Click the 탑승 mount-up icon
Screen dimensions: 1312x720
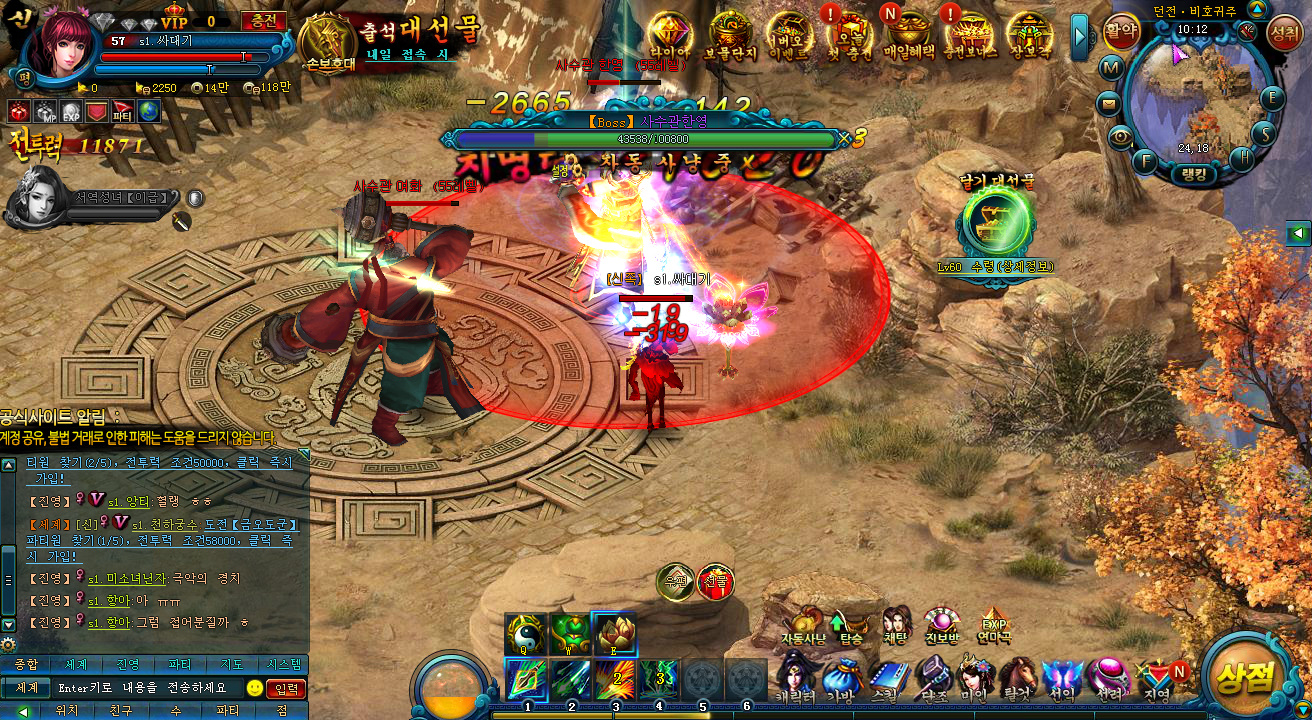click(852, 625)
